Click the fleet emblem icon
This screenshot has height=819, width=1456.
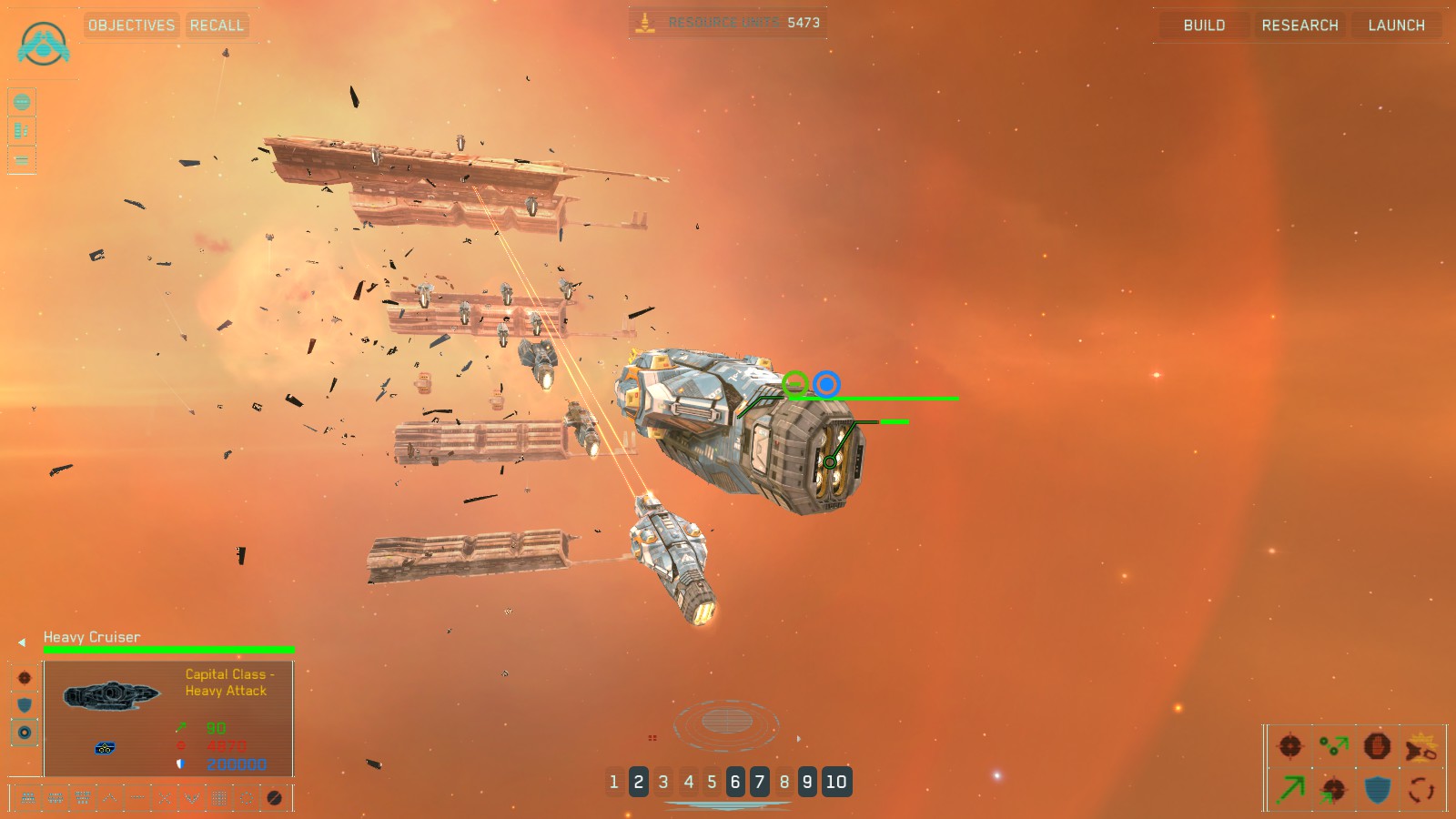(43, 44)
